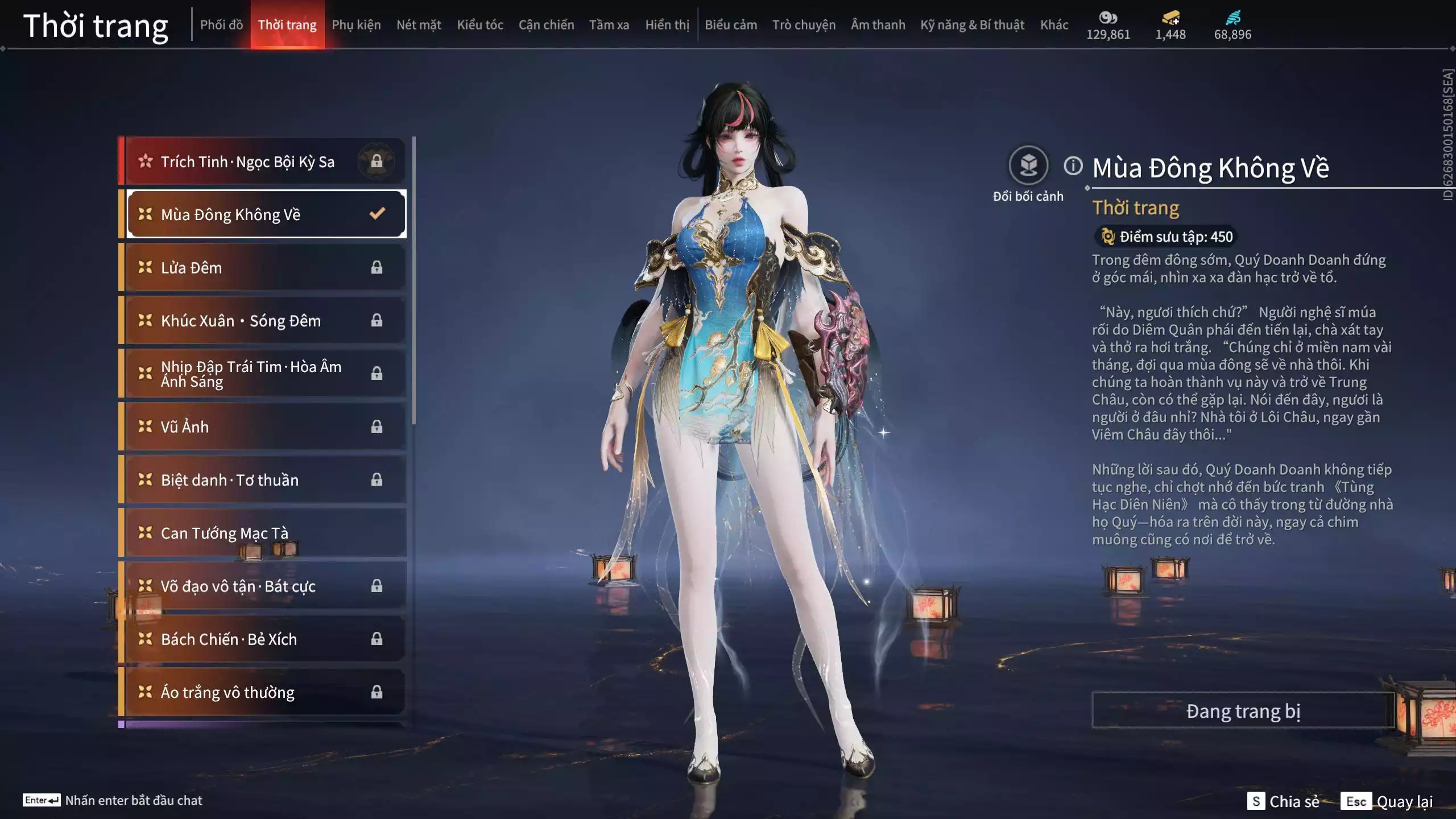This screenshot has width=1456, height=819.
Task: Select the Nét mặt tab
Action: (419, 25)
